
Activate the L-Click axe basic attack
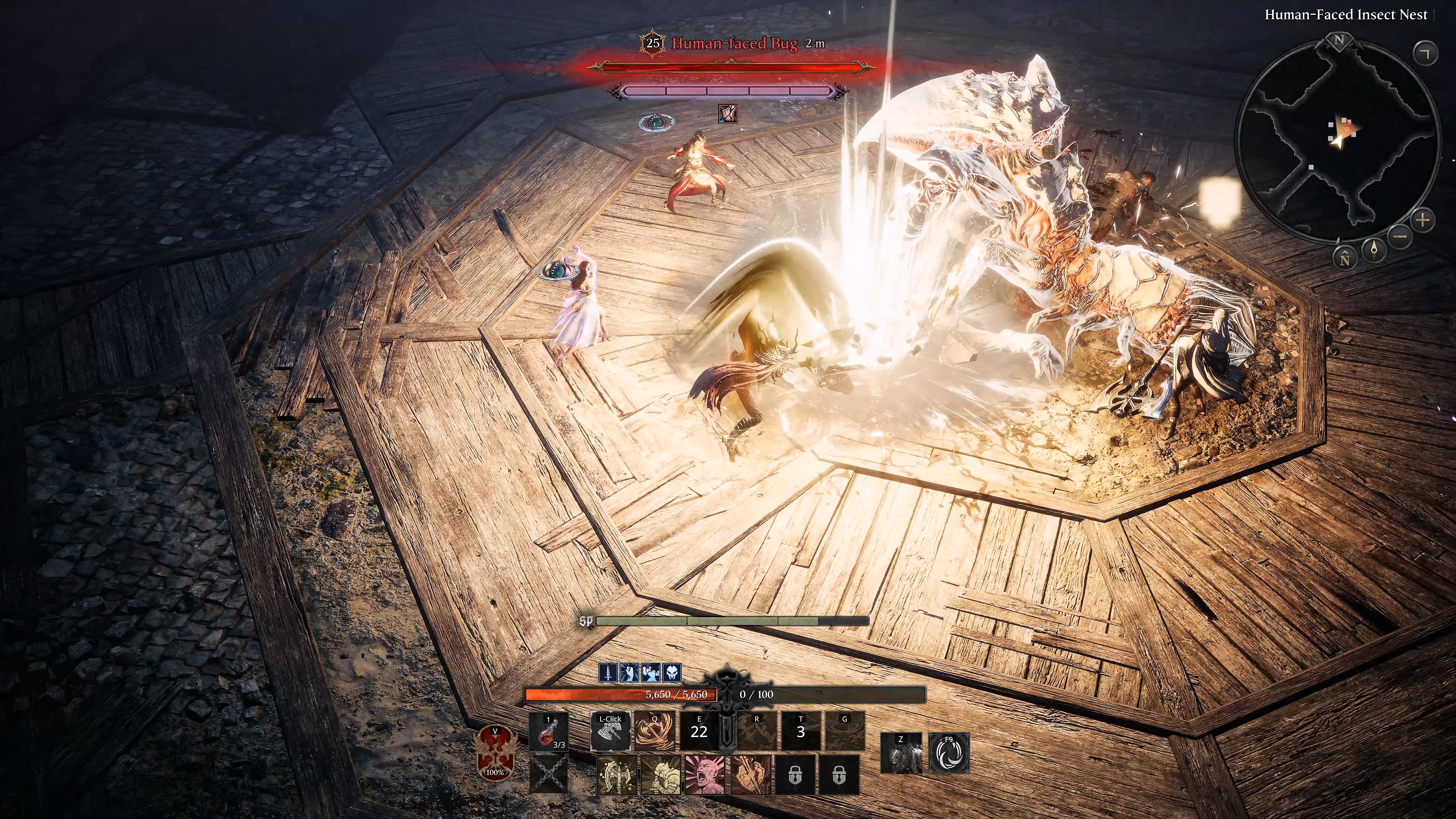pos(610,732)
